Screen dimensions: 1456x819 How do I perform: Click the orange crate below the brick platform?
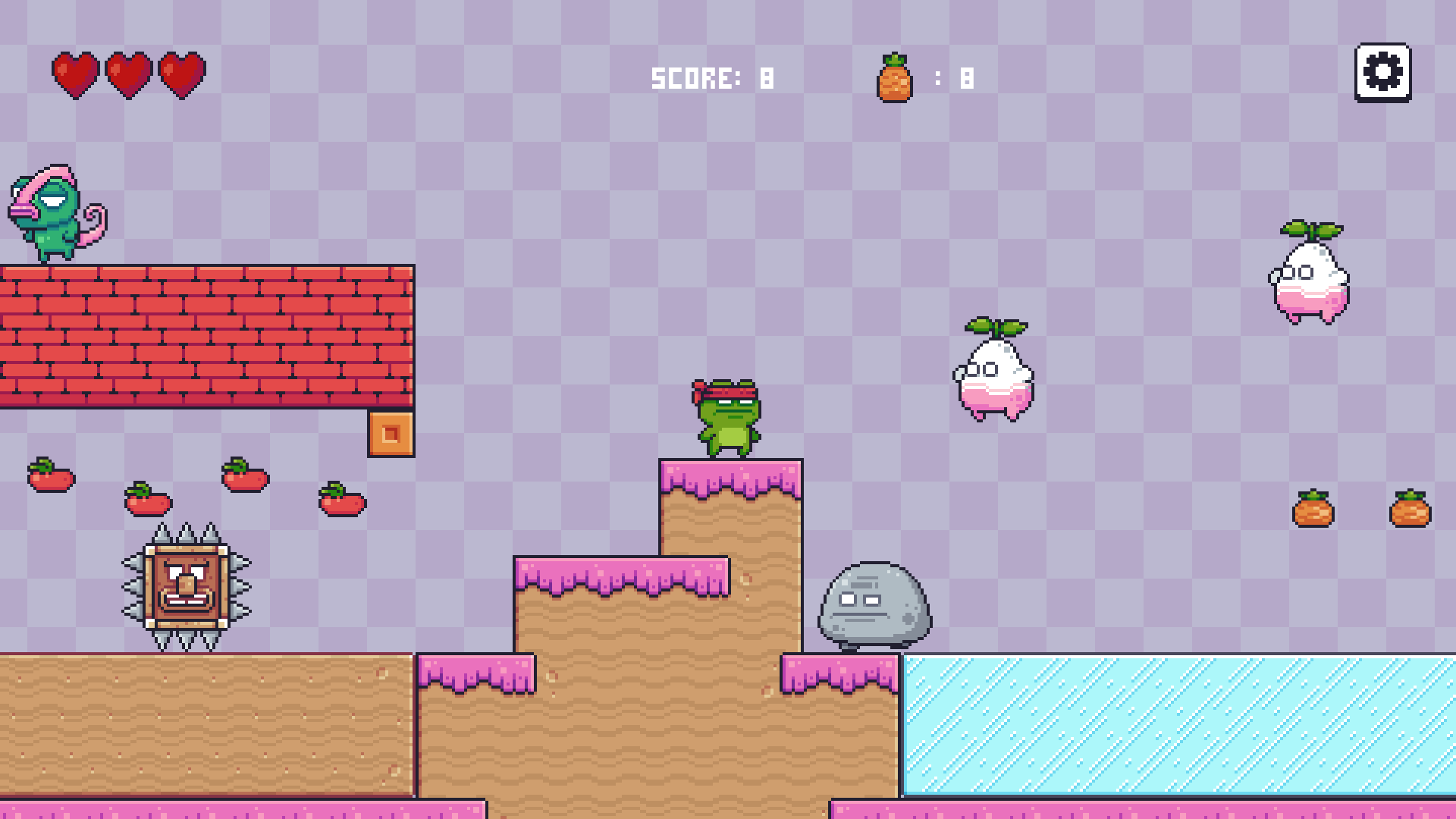[391, 436]
